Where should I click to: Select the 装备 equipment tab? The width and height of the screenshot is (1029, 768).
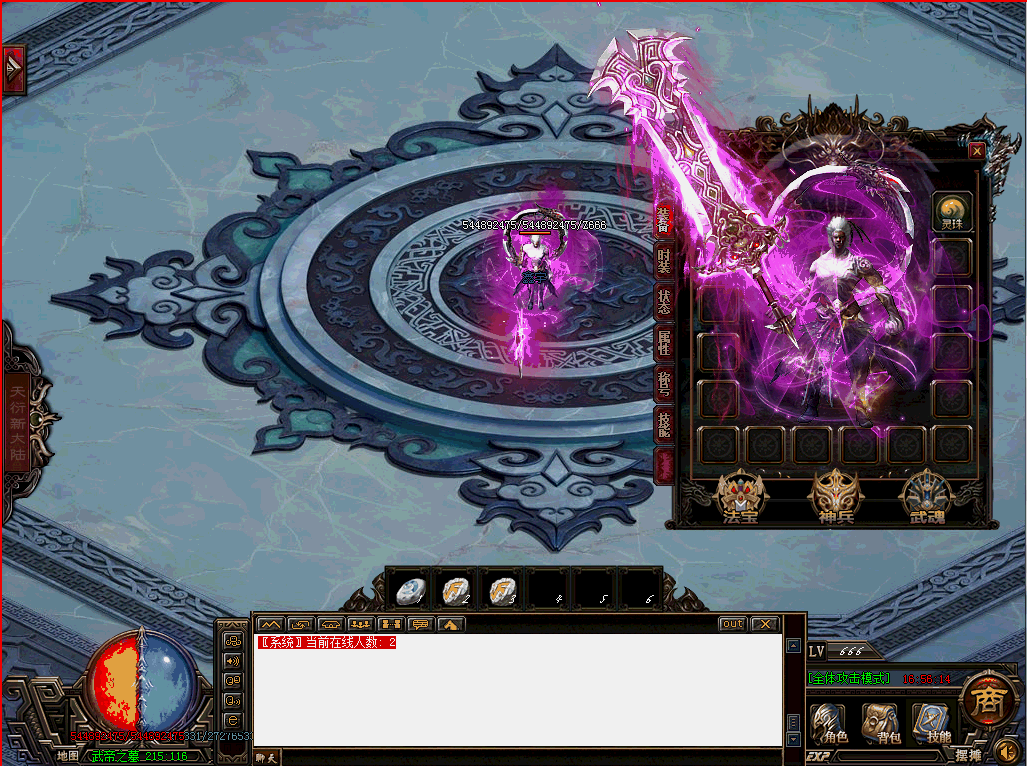pyautogui.click(x=664, y=219)
